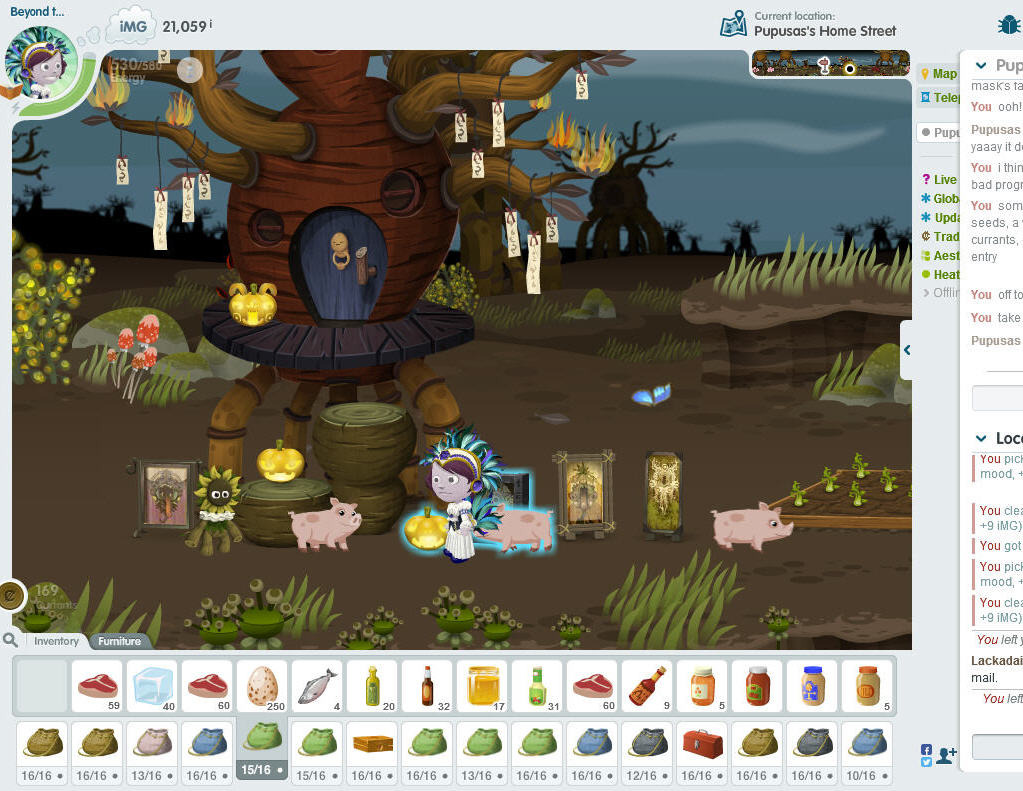Open the selected green bag showing 15/16
Viewport: 1023px width, 791px height.
pos(262,742)
